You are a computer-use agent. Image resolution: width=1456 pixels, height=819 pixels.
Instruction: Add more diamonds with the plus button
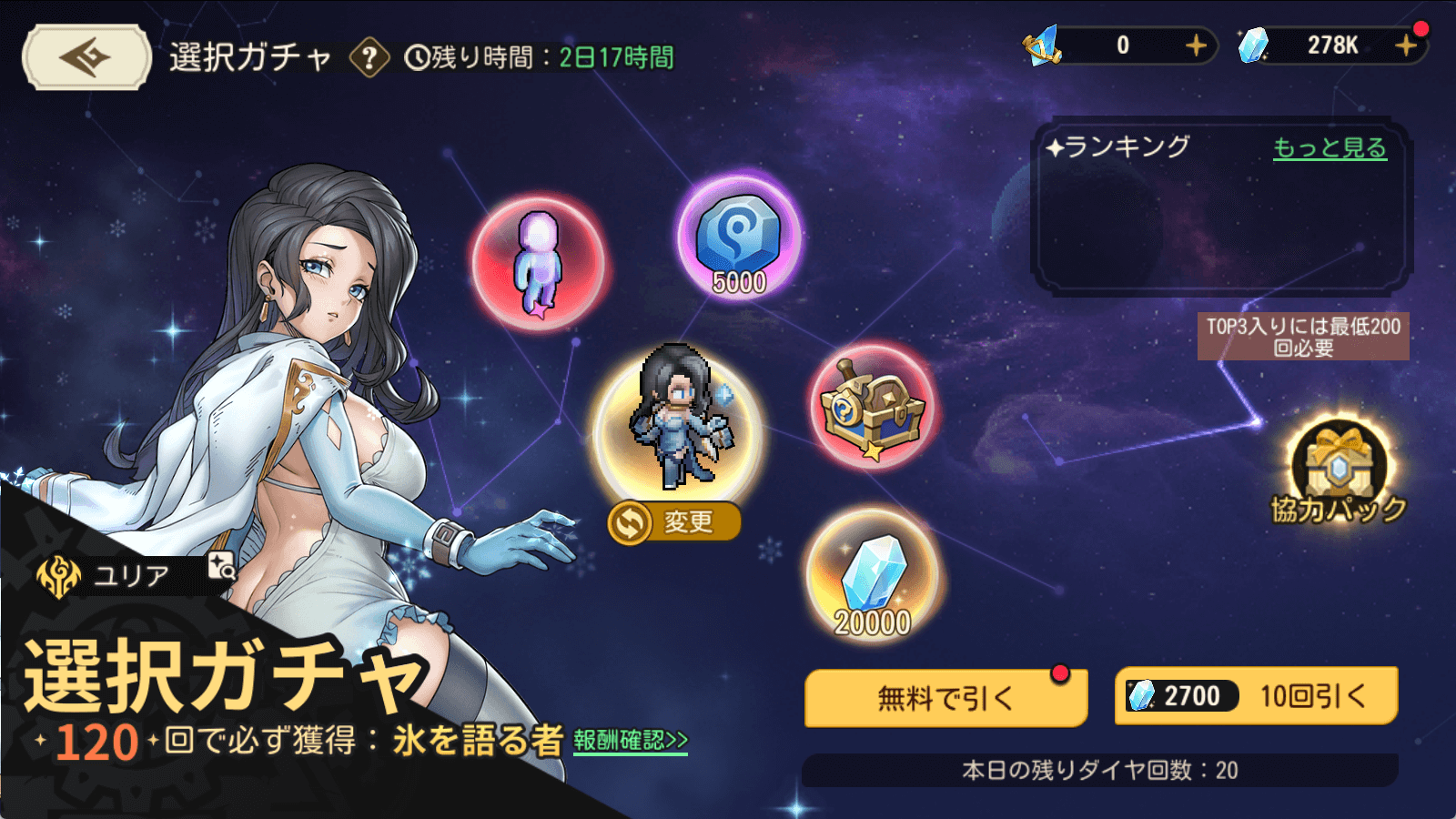(1406, 45)
